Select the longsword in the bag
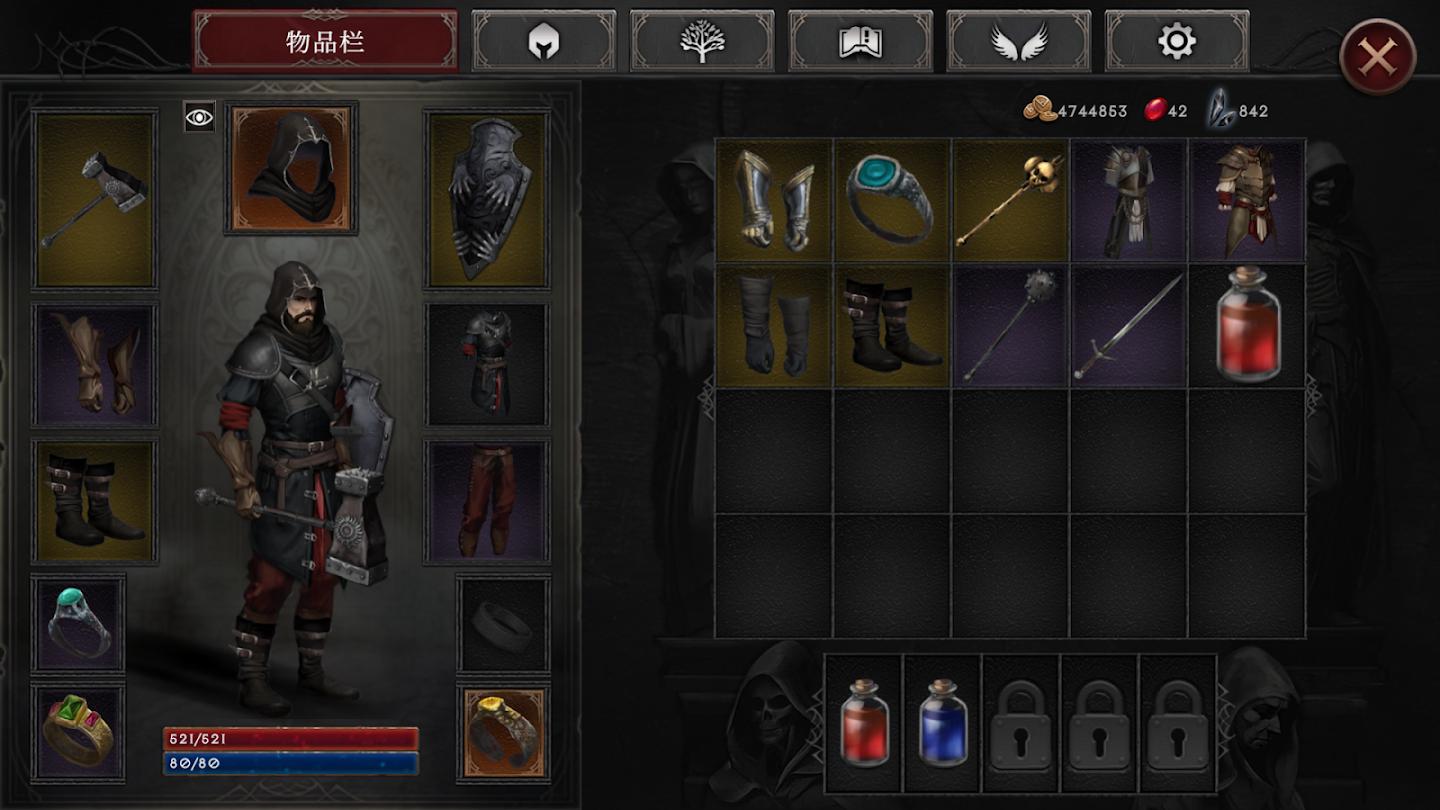Screen dimensions: 1440x810 point(1128,326)
